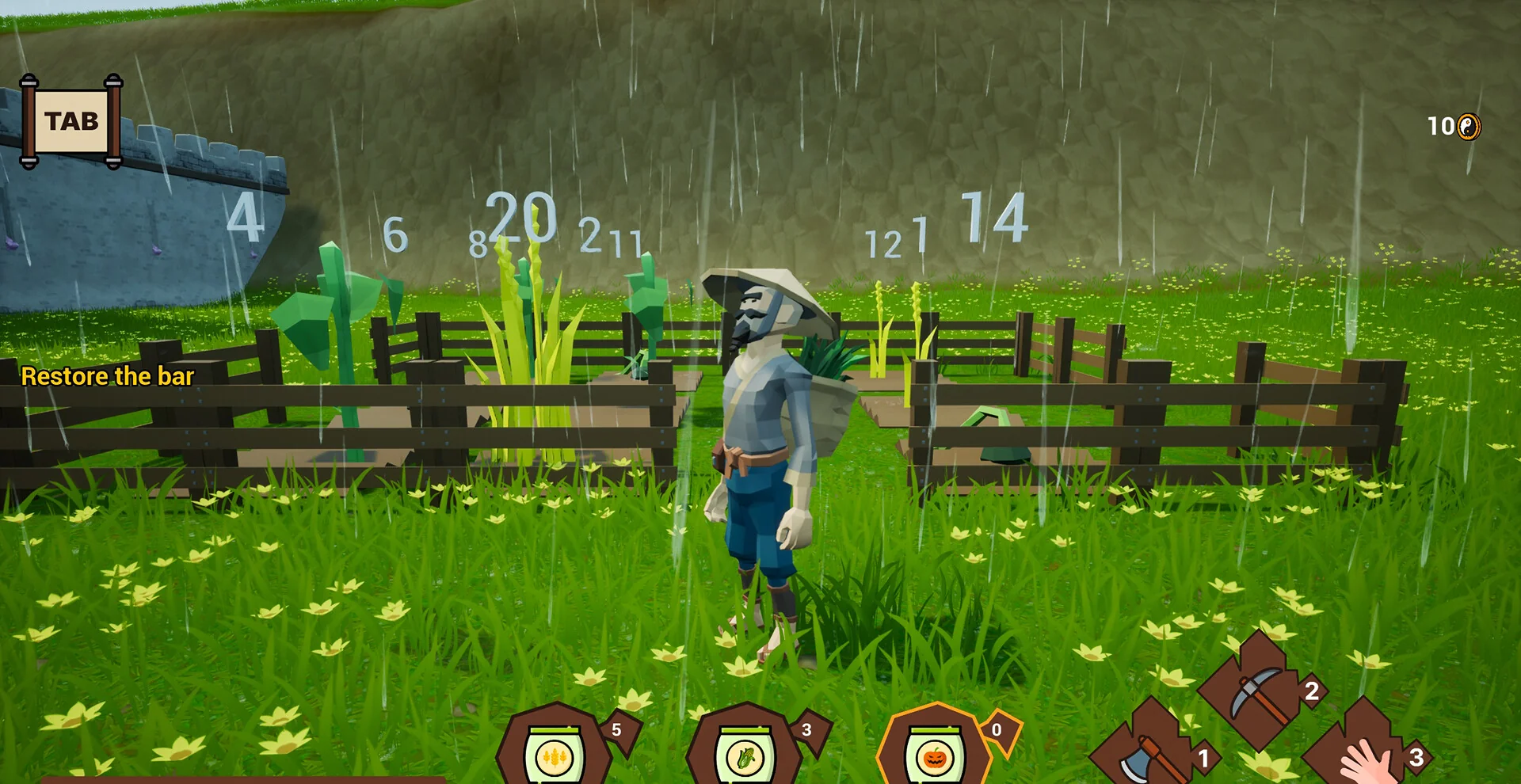Select the wheat seed bag slot
Screen dimensions: 1521x784
pyautogui.click(x=554, y=752)
